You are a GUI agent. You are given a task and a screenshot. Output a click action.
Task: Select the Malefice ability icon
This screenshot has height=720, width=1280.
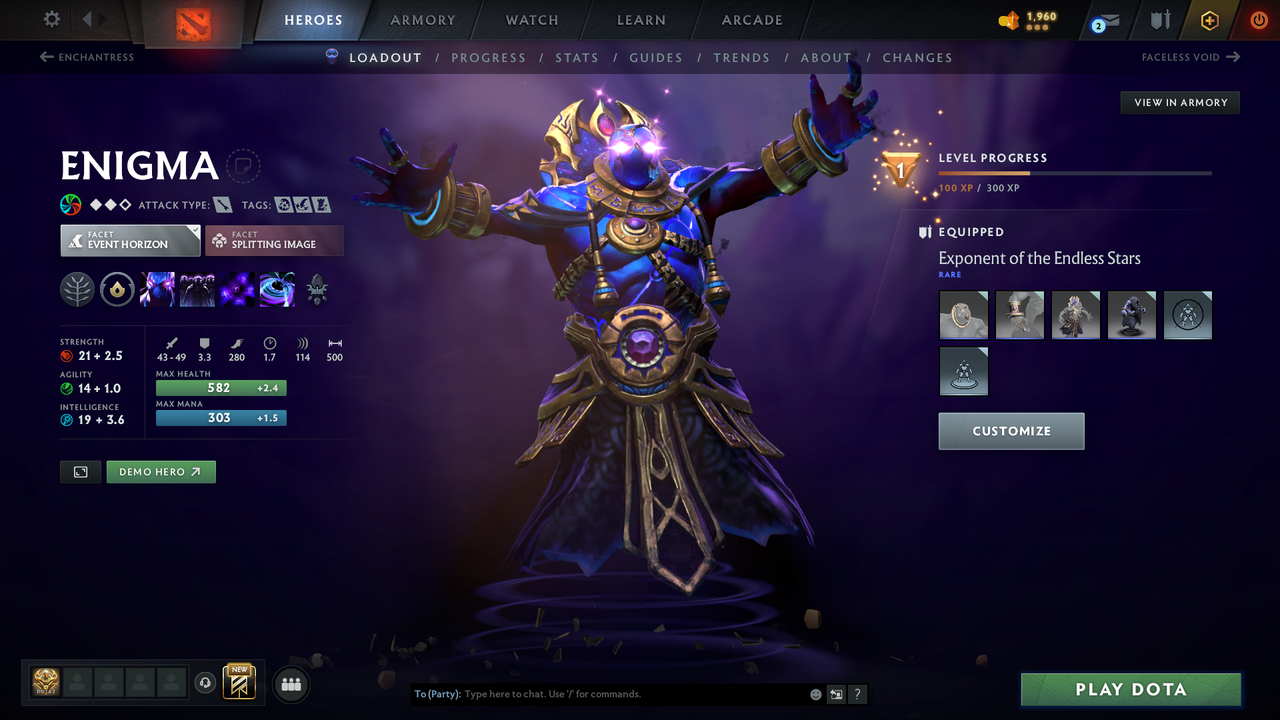coord(158,289)
